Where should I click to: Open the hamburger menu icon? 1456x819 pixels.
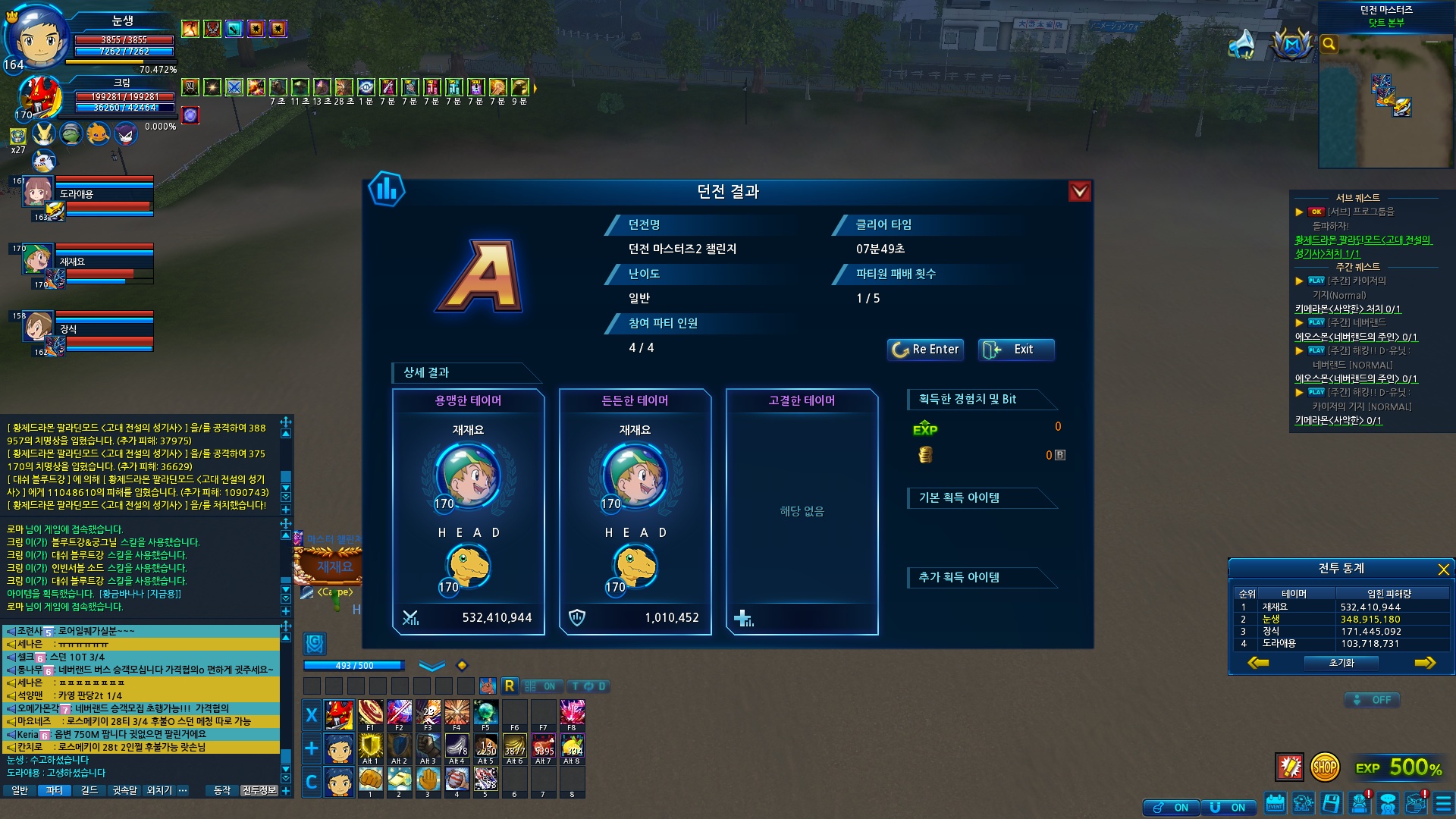click(1443, 803)
